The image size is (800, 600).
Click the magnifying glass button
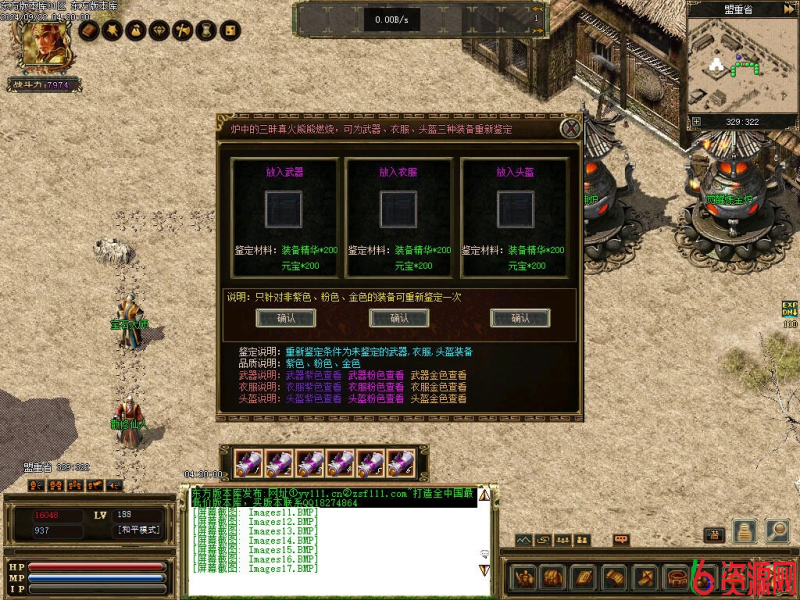click(778, 531)
